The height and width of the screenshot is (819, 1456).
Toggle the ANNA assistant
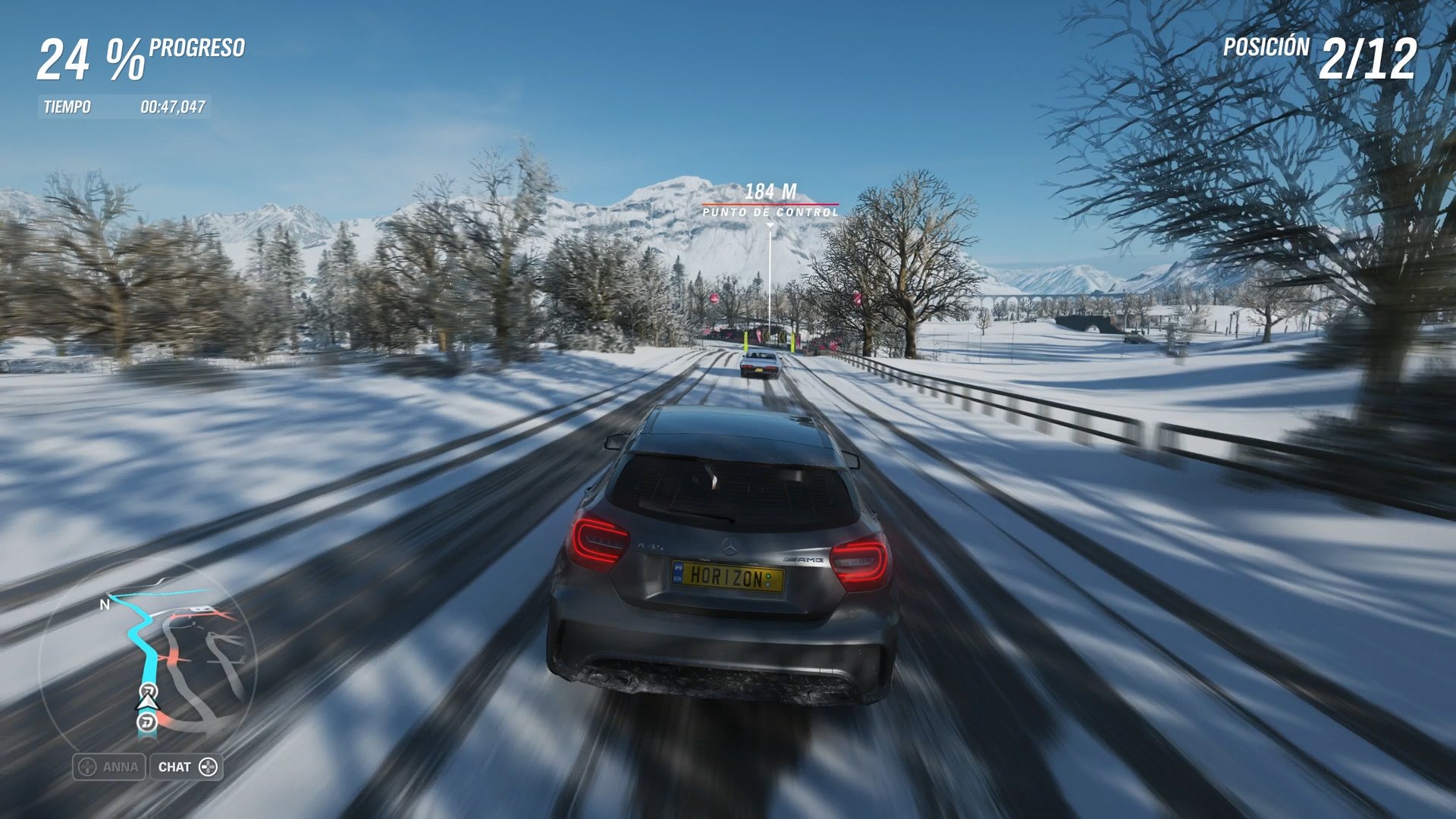[x=110, y=767]
